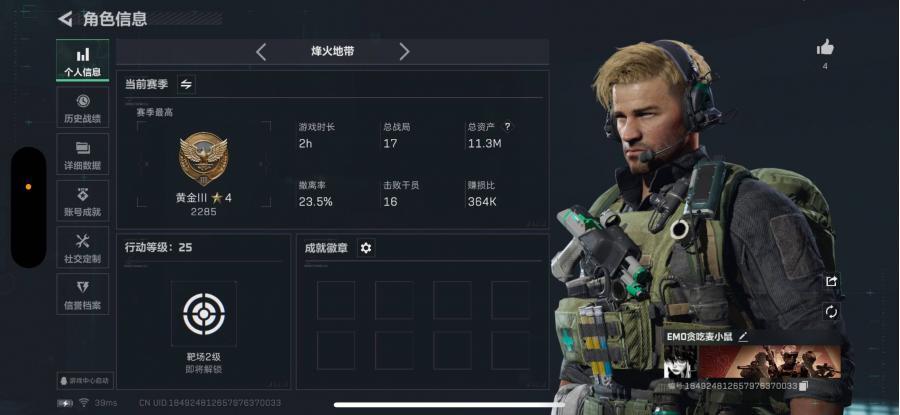Tap the 游戏中心启动 button
The image size is (900, 415).
(x=85, y=381)
